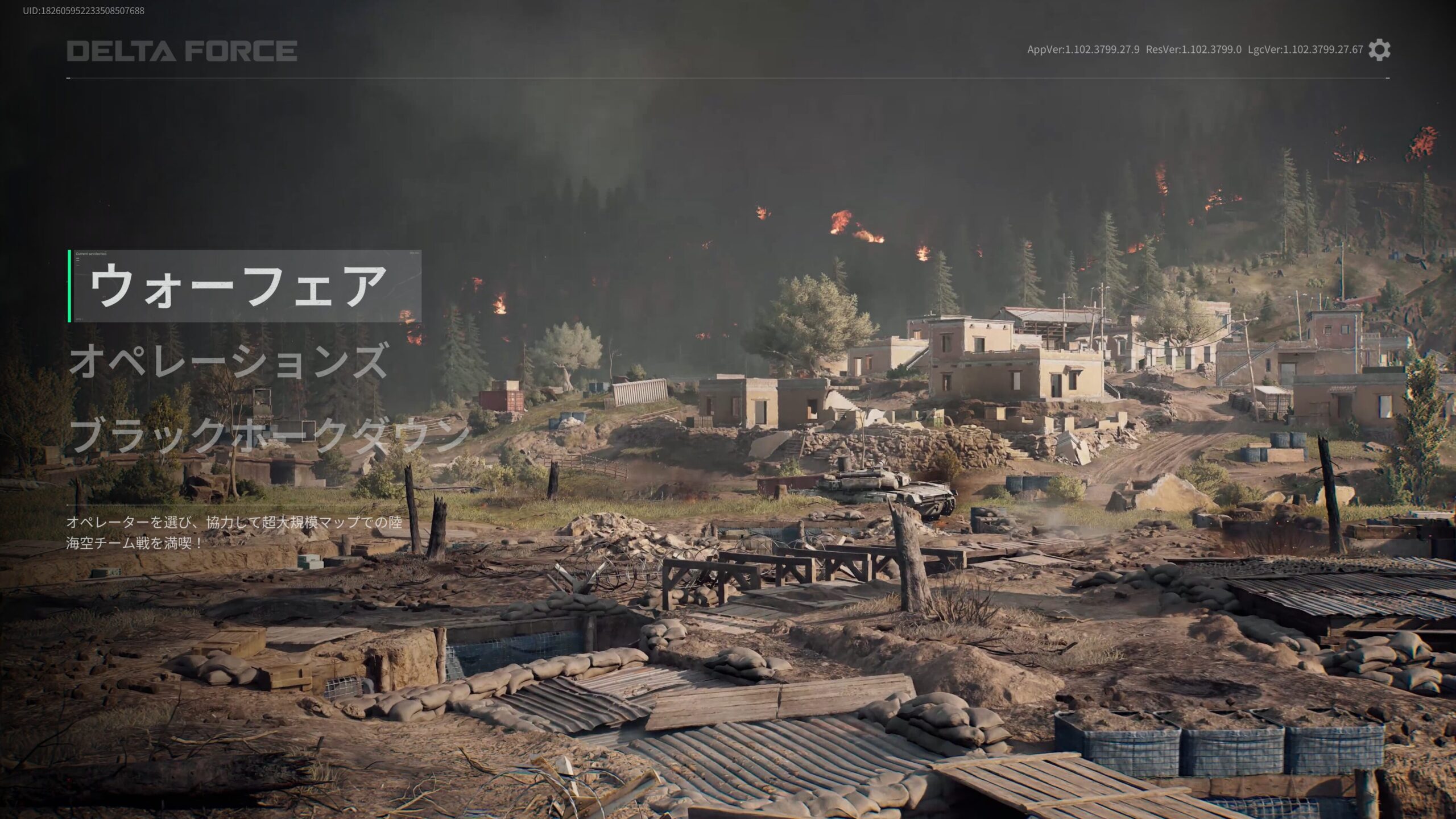Choose the オペレーションズ mode entry

pos(227,362)
